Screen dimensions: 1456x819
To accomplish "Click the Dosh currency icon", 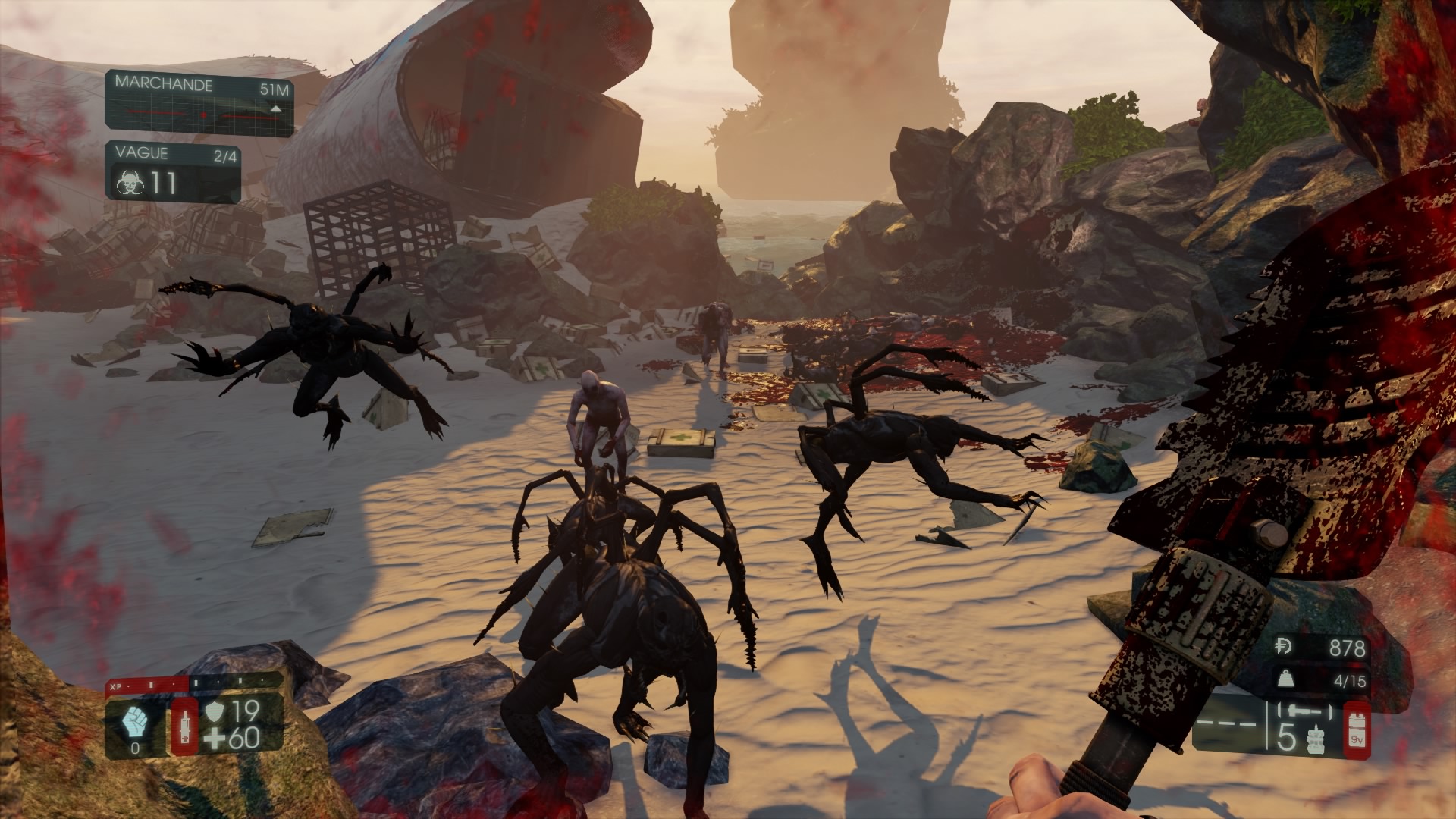I will (x=1285, y=647).
